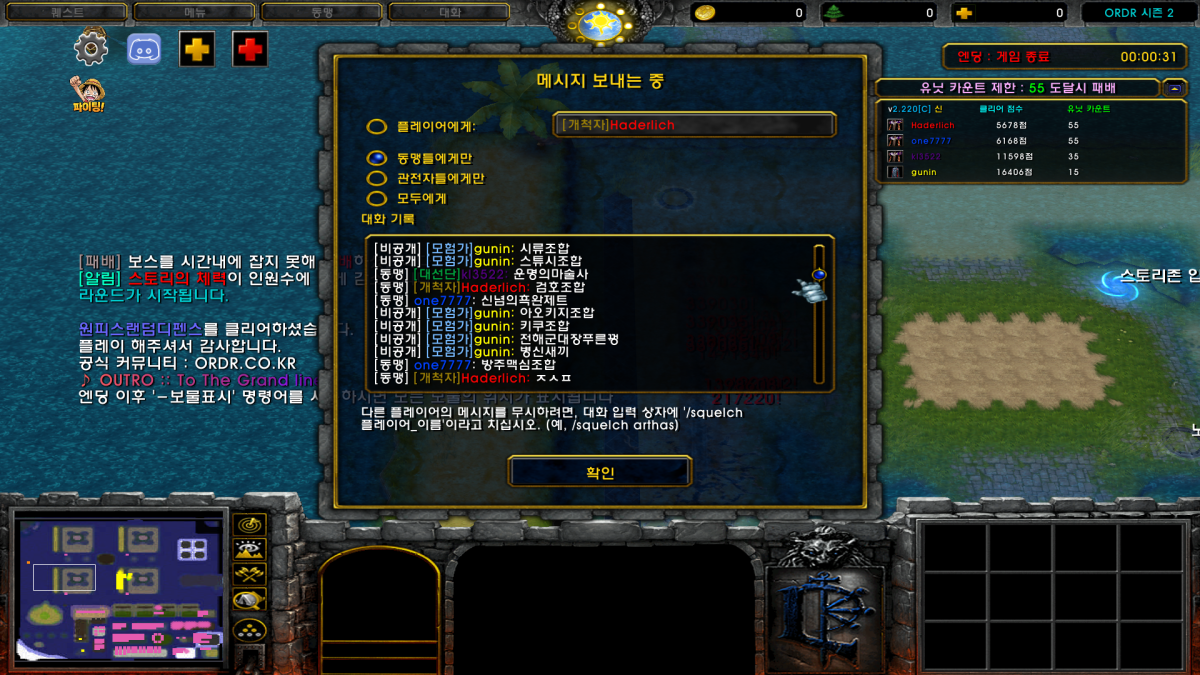The image size is (1200, 675).
Task: Open the 퀘스트 menu at top
Action: [66, 13]
